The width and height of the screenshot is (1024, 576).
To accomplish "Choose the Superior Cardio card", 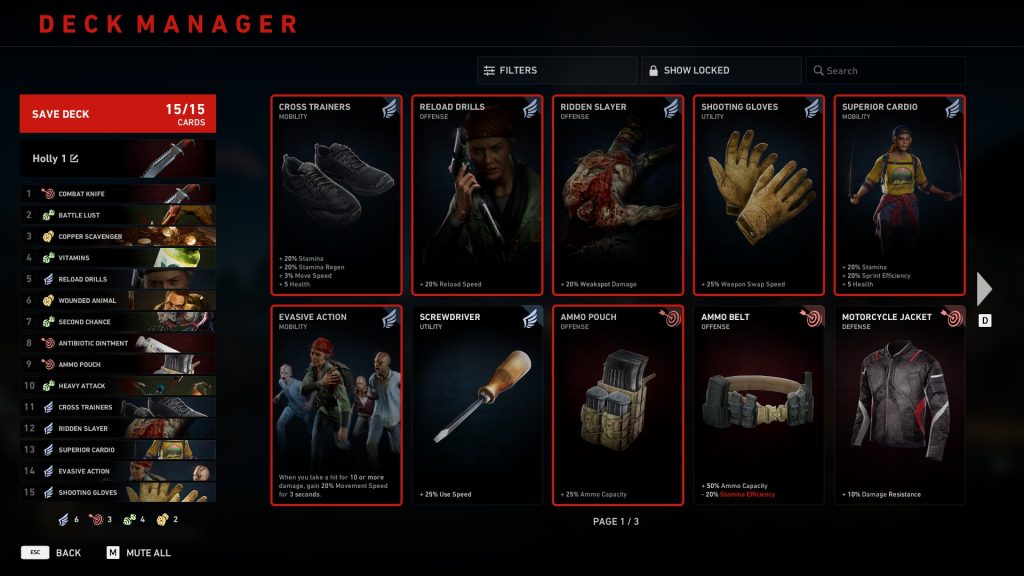I will 900,195.
